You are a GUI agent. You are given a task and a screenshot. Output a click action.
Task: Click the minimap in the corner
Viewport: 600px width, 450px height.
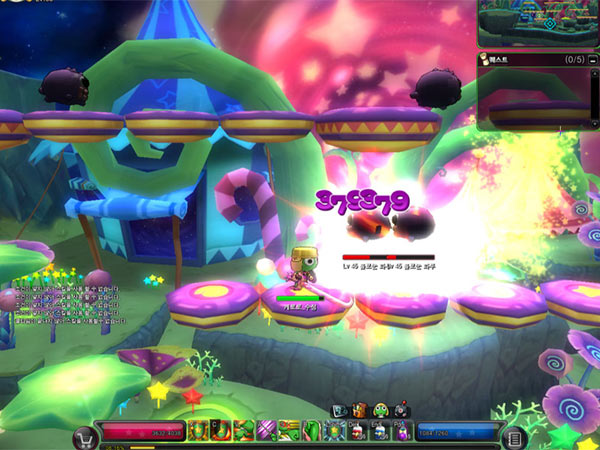tap(538, 24)
